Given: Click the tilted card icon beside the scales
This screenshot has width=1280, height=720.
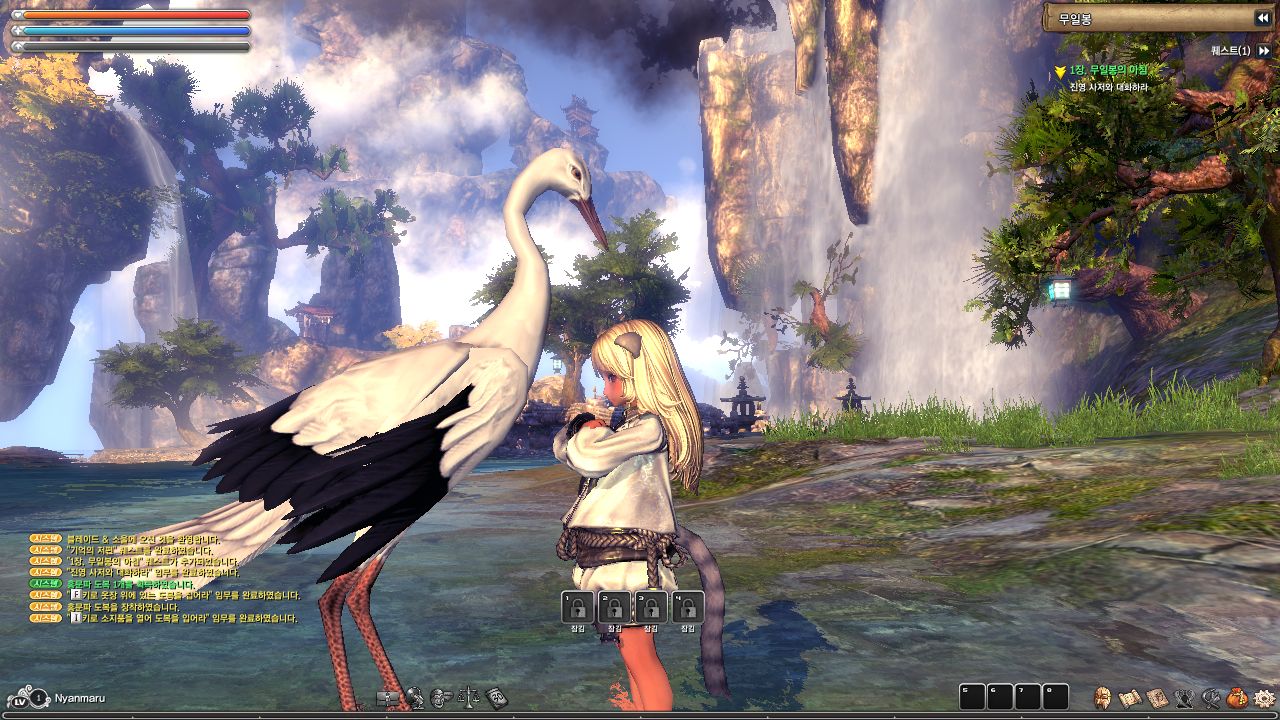Looking at the screenshot, I should (x=496, y=697).
